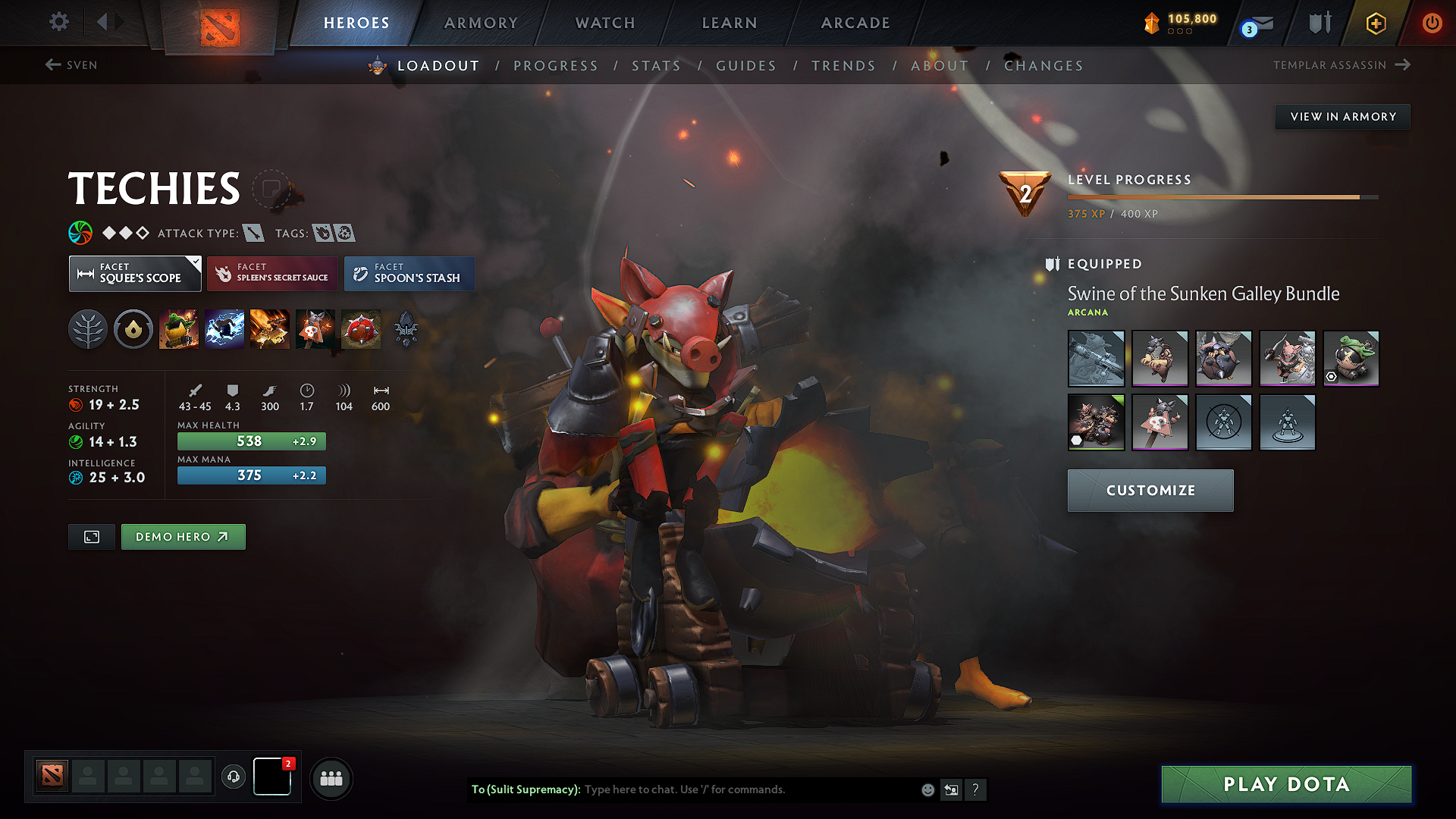Open the Dota Plus page
This screenshot has height=819, width=1456.
click(1375, 23)
